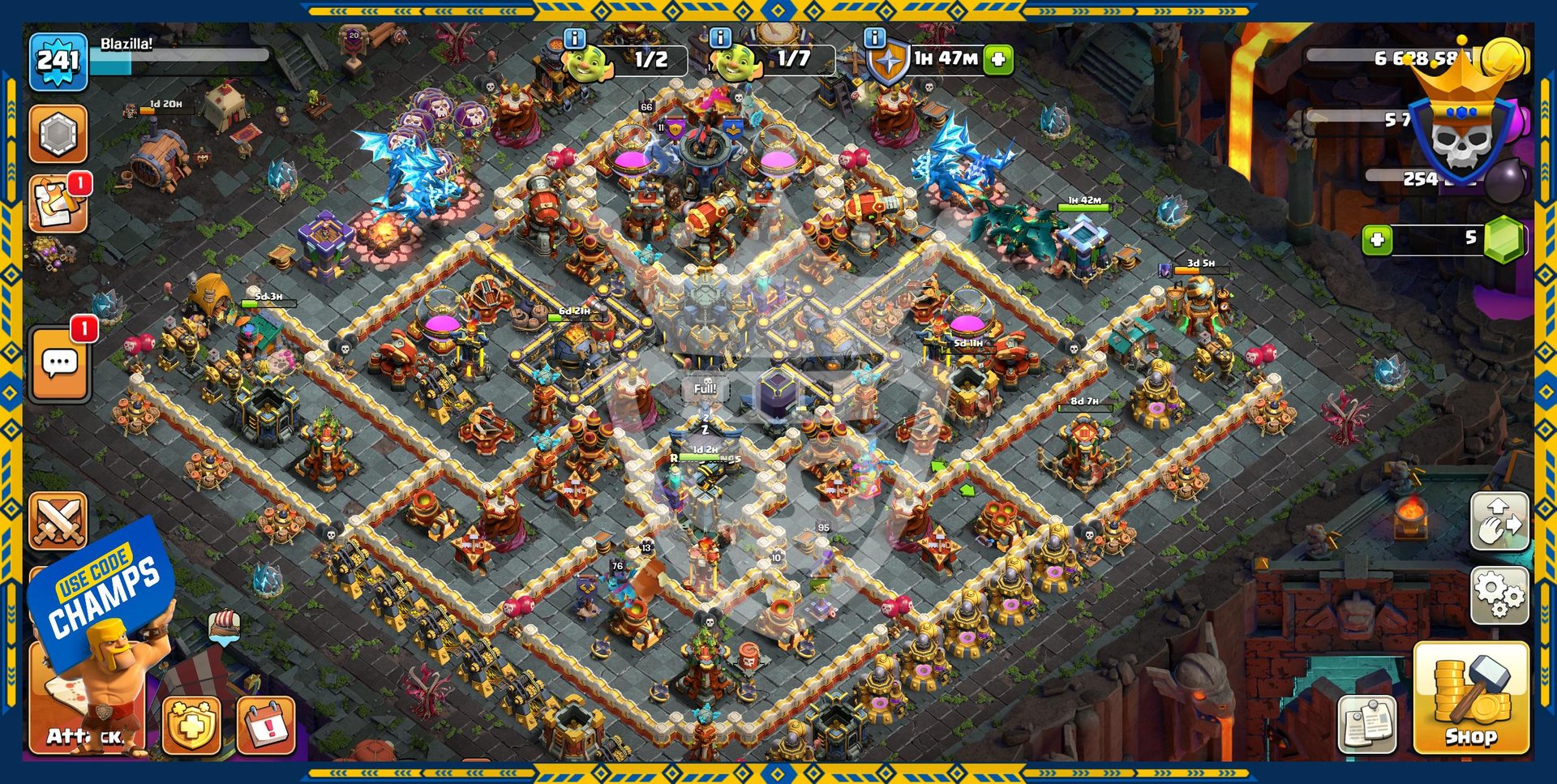Open the Shop

tap(1470, 697)
